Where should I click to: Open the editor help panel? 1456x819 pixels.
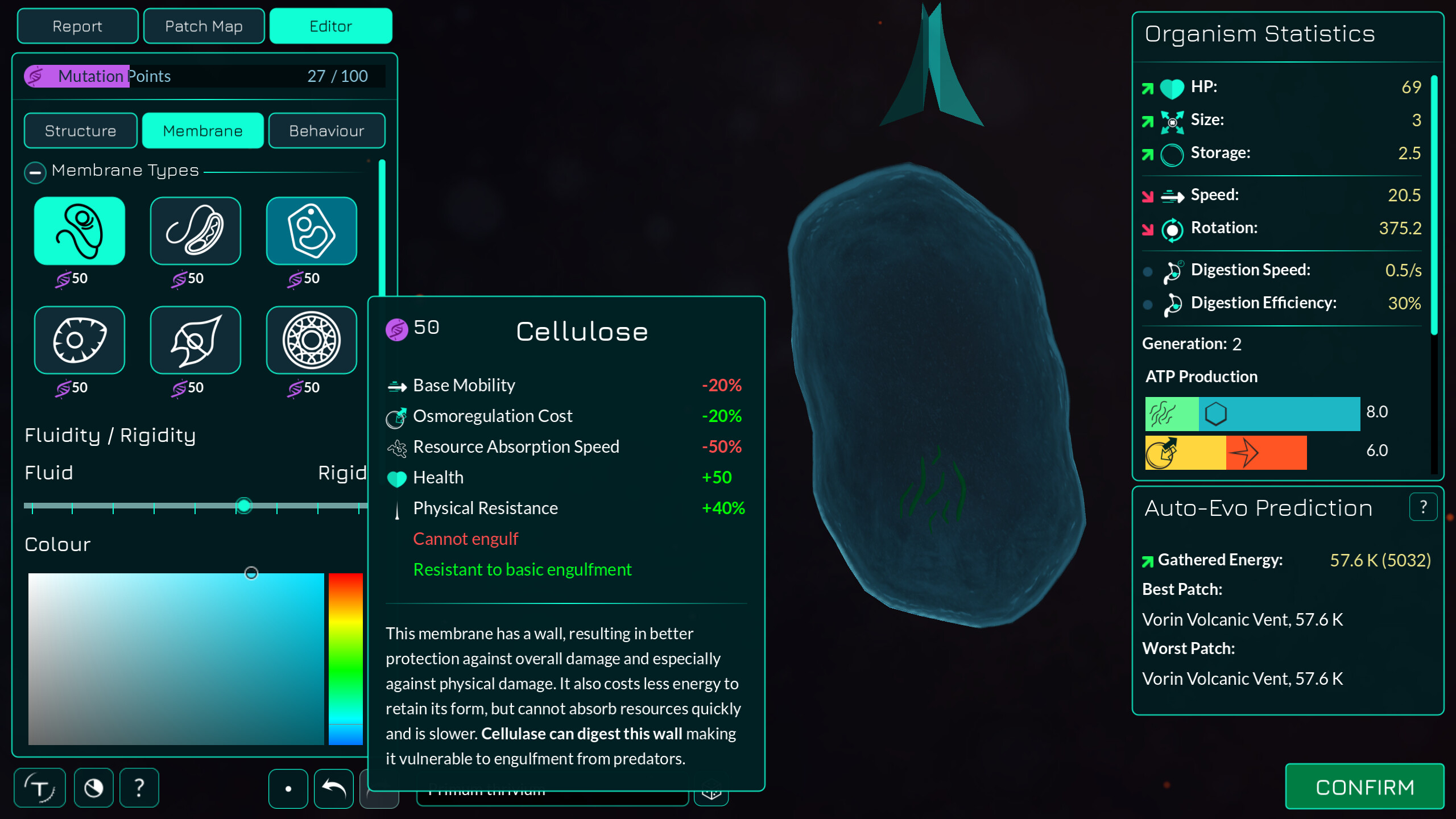(139, 788)
